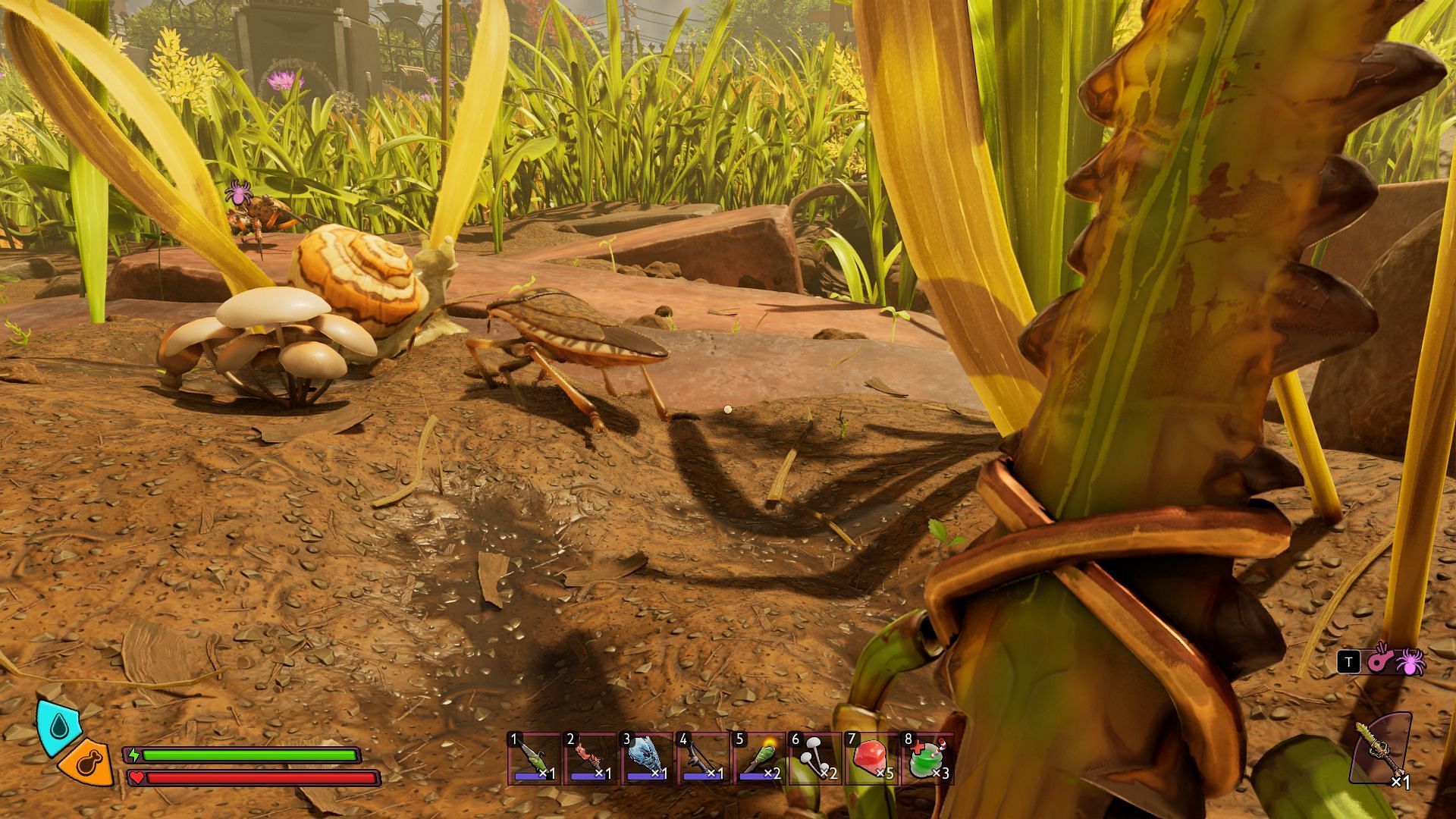This screenshot has height=819, width=1456.
Task: Select the white mushrooms in slot 6
Action: point(815,758)
